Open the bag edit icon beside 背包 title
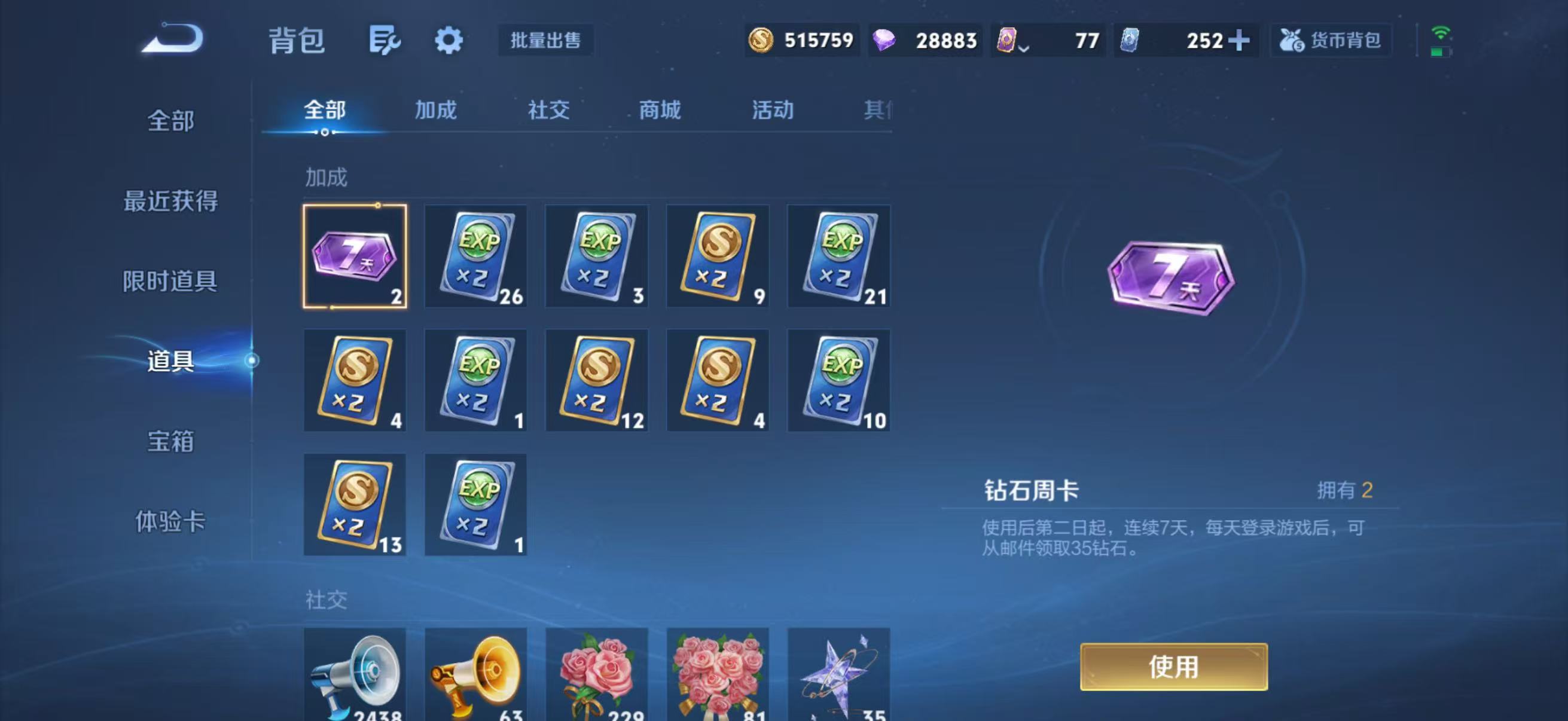Viewport: 1568px width, 721px height. tap(386, 40)
